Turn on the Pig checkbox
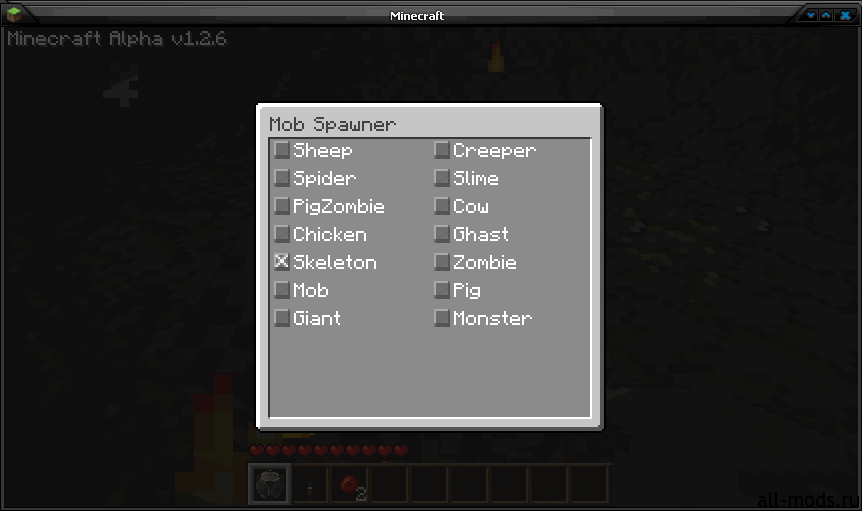The image size is (862, 511). [442, 290]
